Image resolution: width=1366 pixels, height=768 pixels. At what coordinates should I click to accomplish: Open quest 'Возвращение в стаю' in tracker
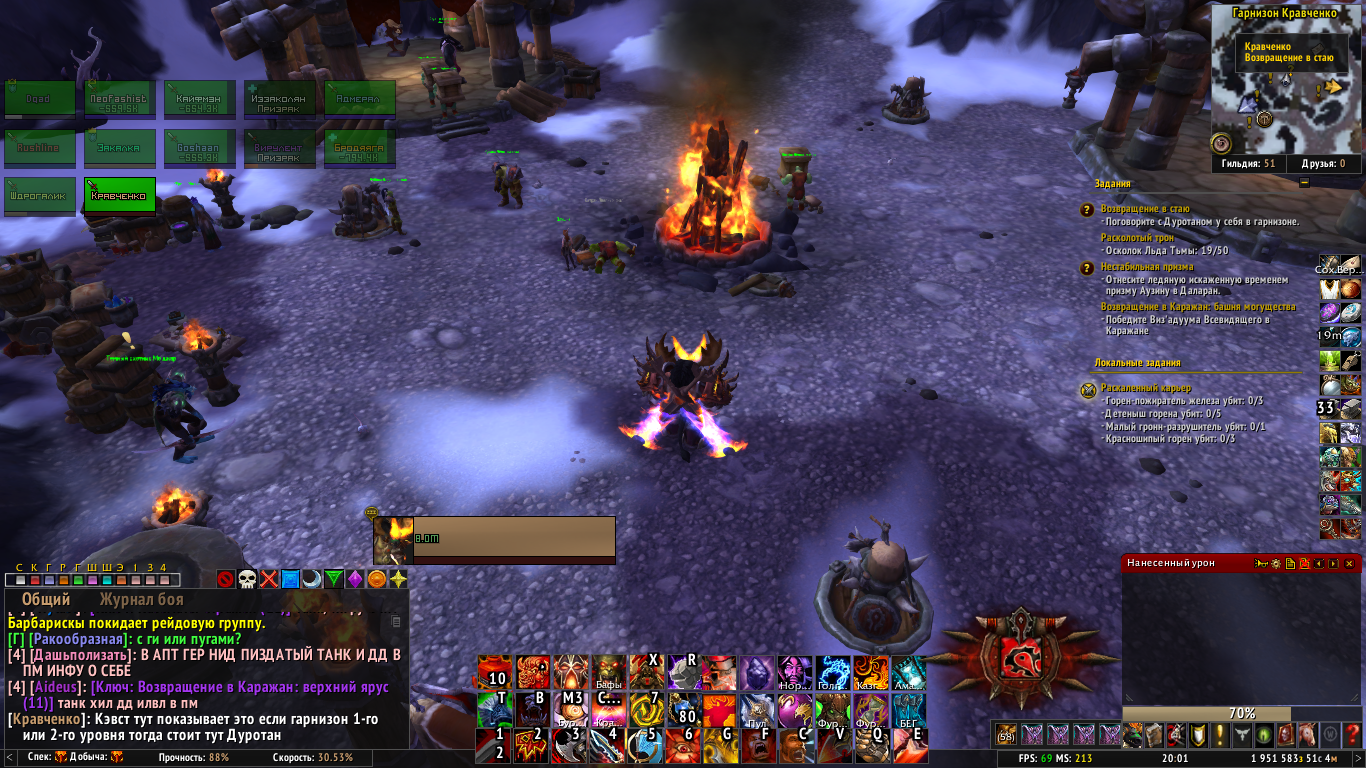(1145, 209)
